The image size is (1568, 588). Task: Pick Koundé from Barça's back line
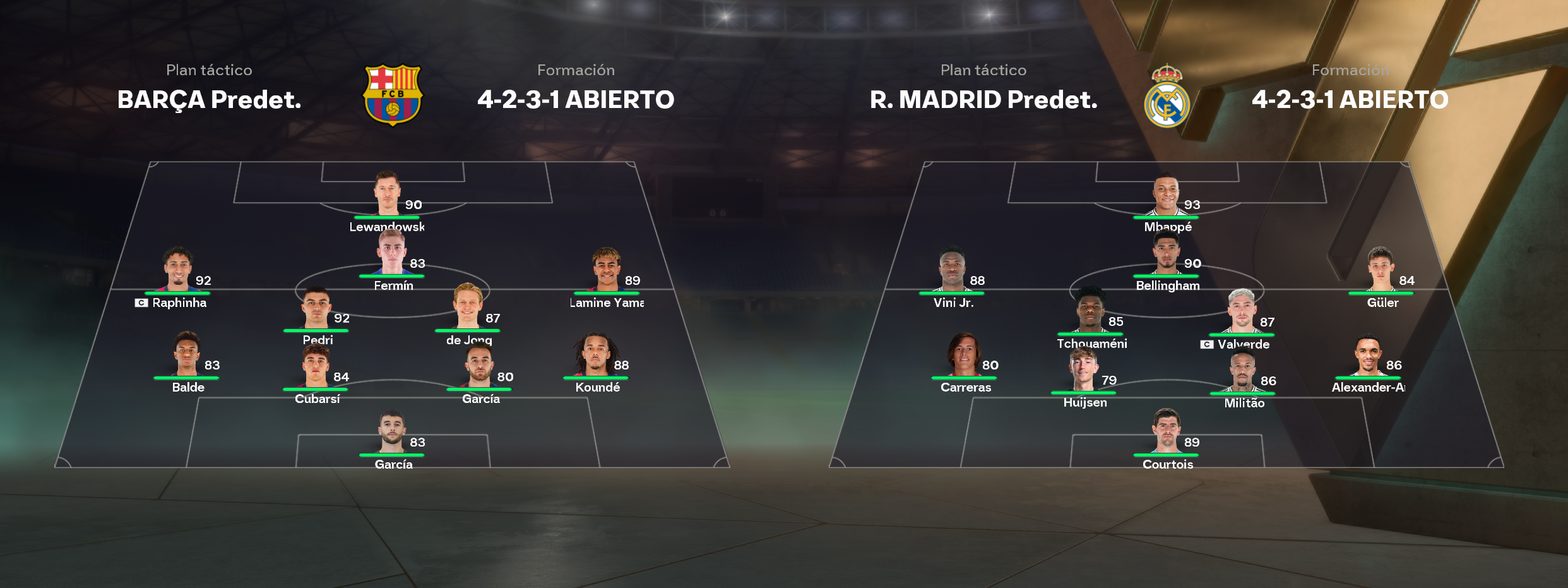coord(596,355)
